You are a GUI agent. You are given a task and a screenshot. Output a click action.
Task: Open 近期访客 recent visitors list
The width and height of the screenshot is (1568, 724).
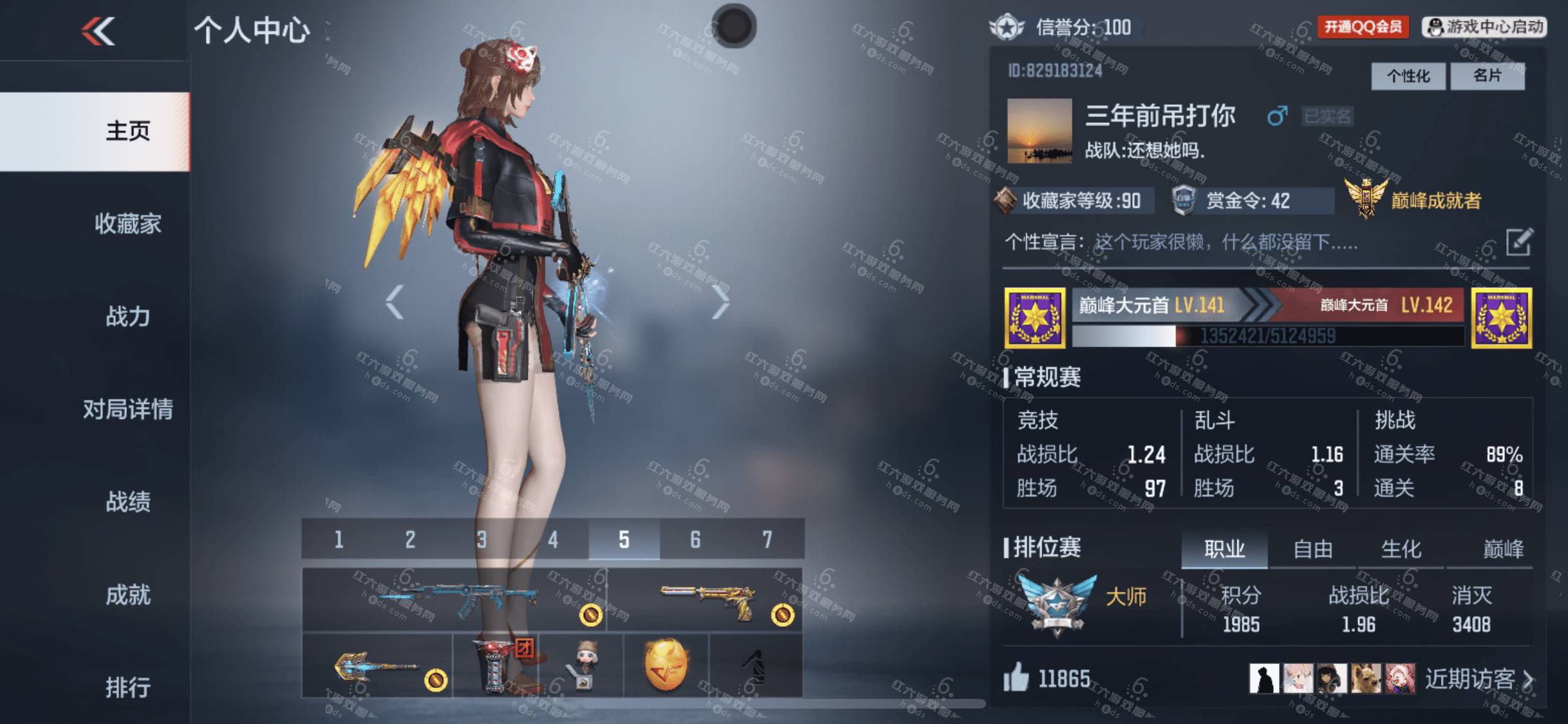click(x=1479, y=679)
